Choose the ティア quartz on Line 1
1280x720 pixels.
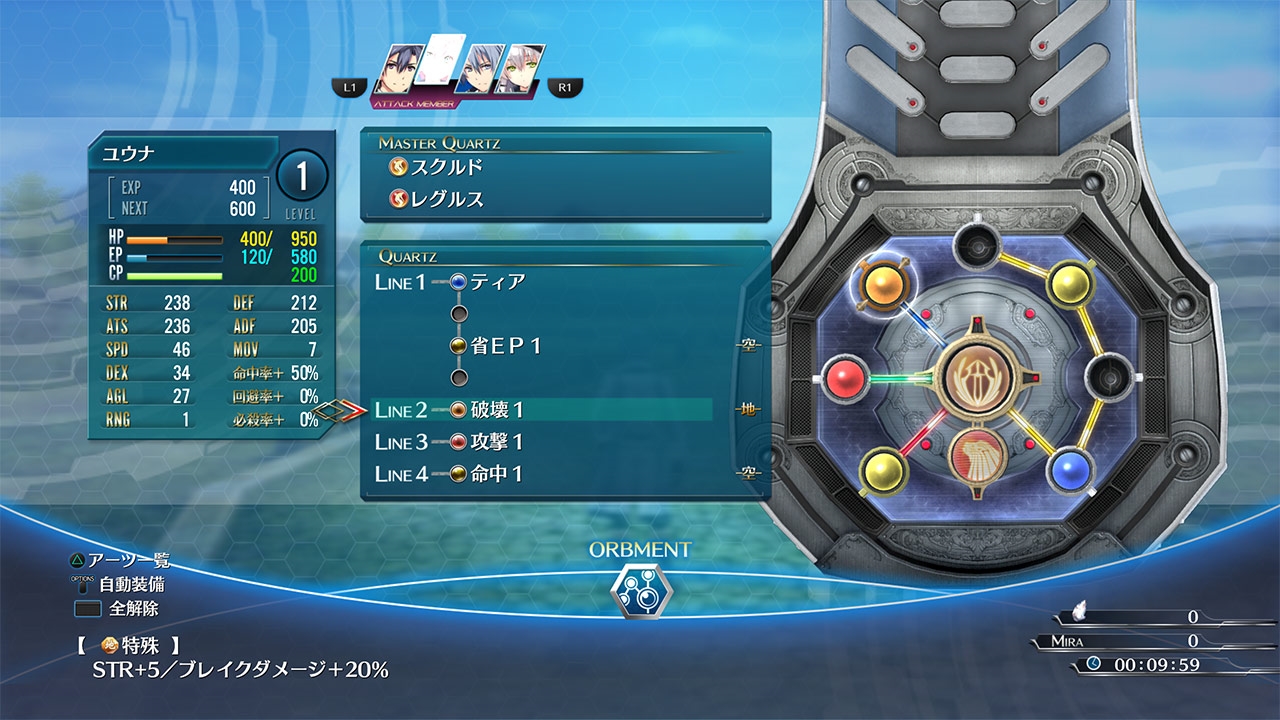[x=497, y=282]
